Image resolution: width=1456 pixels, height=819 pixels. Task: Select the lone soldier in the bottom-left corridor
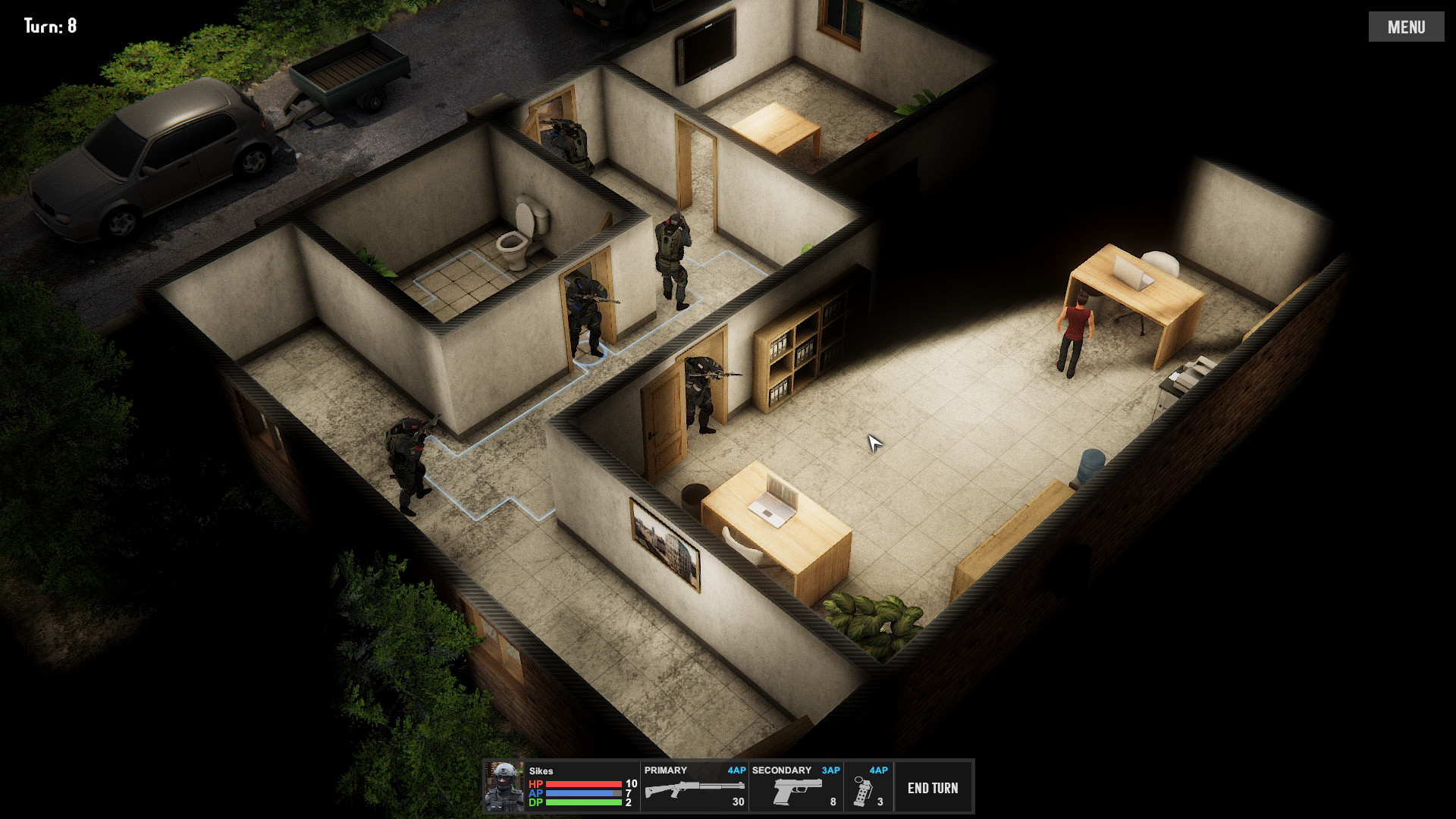point(406,455)
